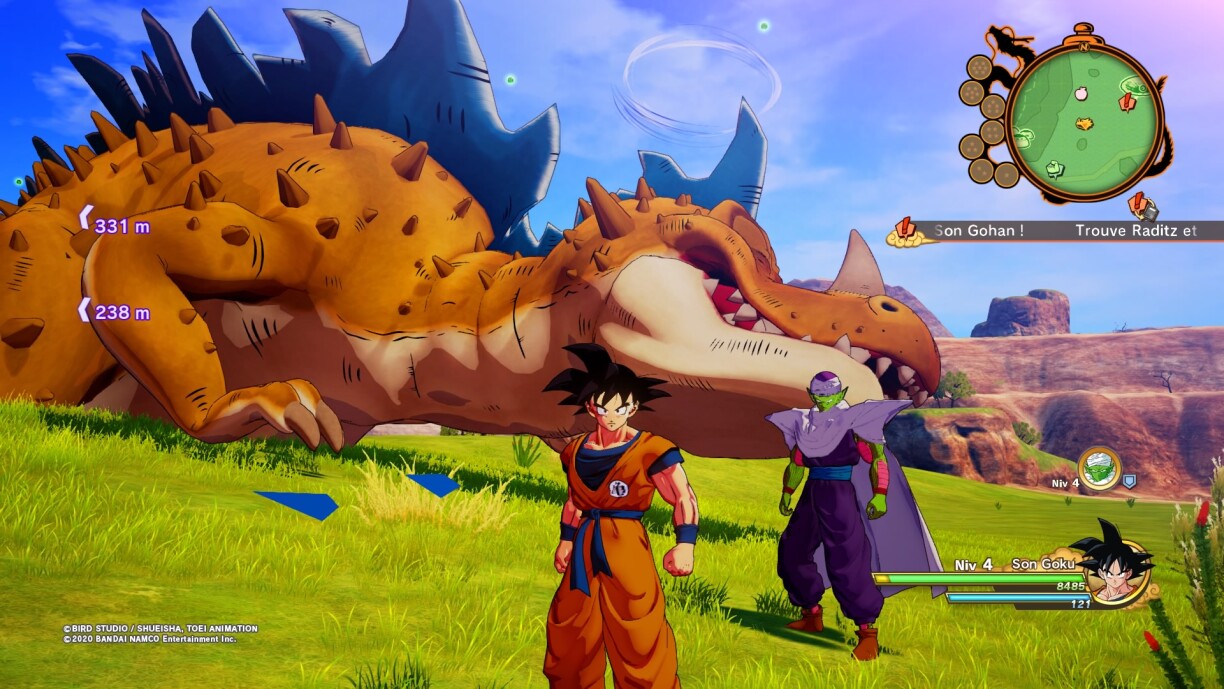Select the 238 m distance waypoint indicator
This screenshot has width=1224, height=689.
[x=114, y=312]
